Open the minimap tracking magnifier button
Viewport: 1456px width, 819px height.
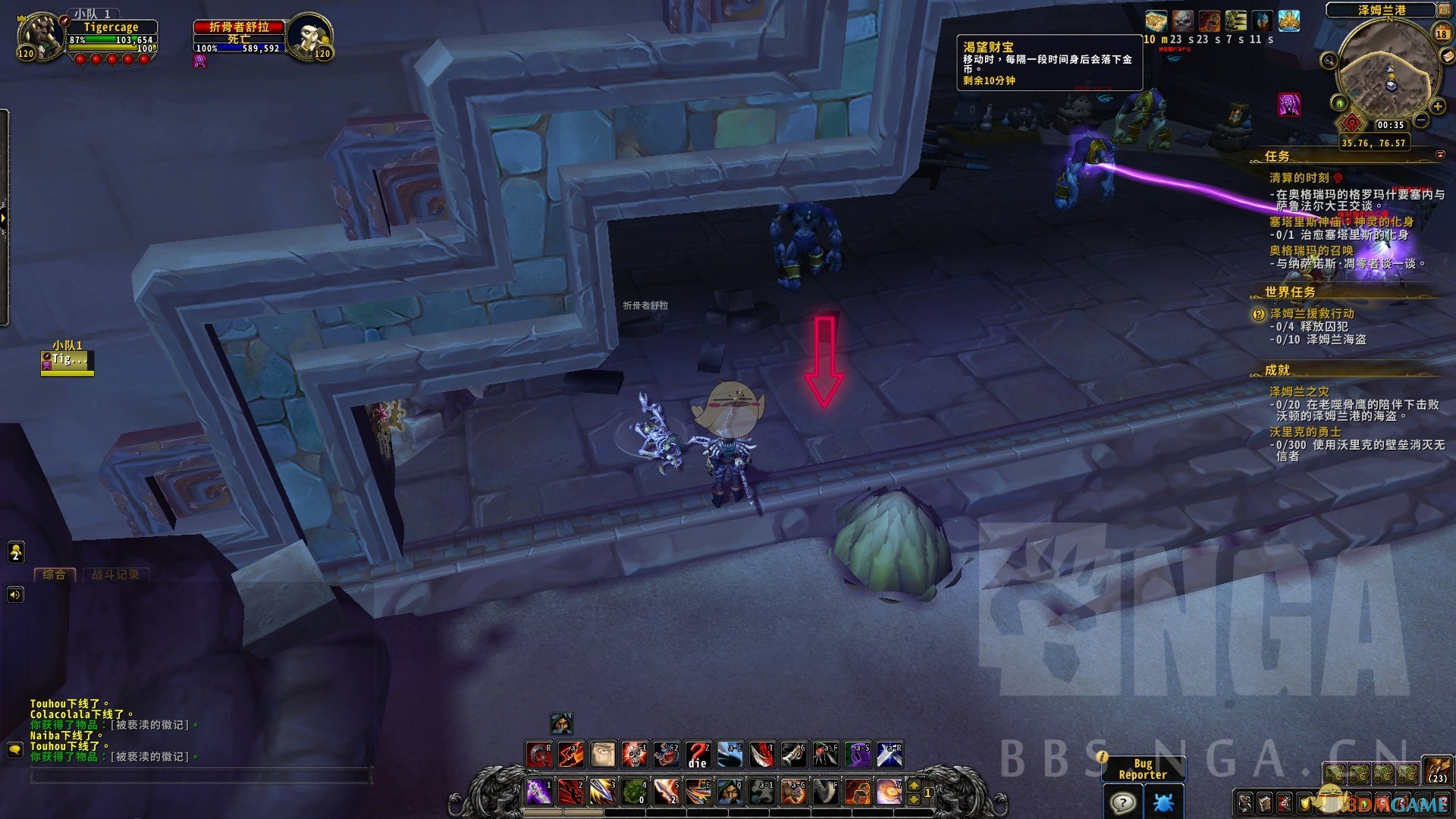1329,60
